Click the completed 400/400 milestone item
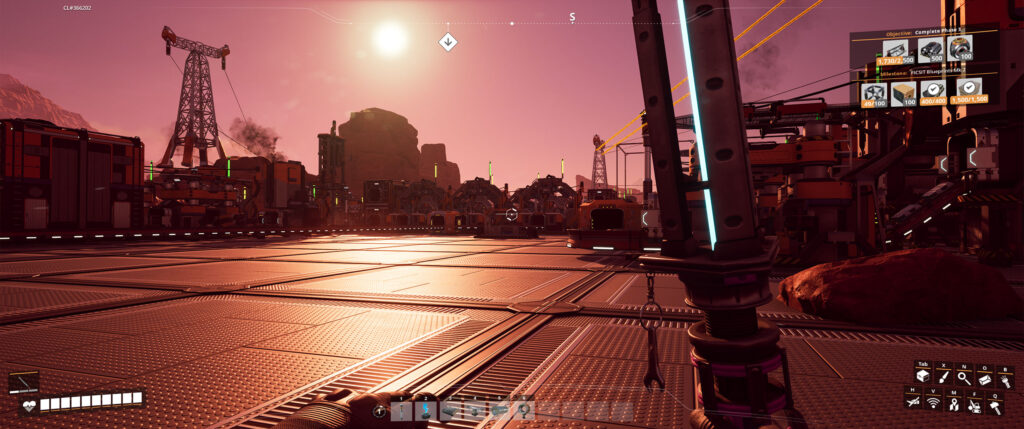This screenshot has width=1024, height=429. [934, 93]
